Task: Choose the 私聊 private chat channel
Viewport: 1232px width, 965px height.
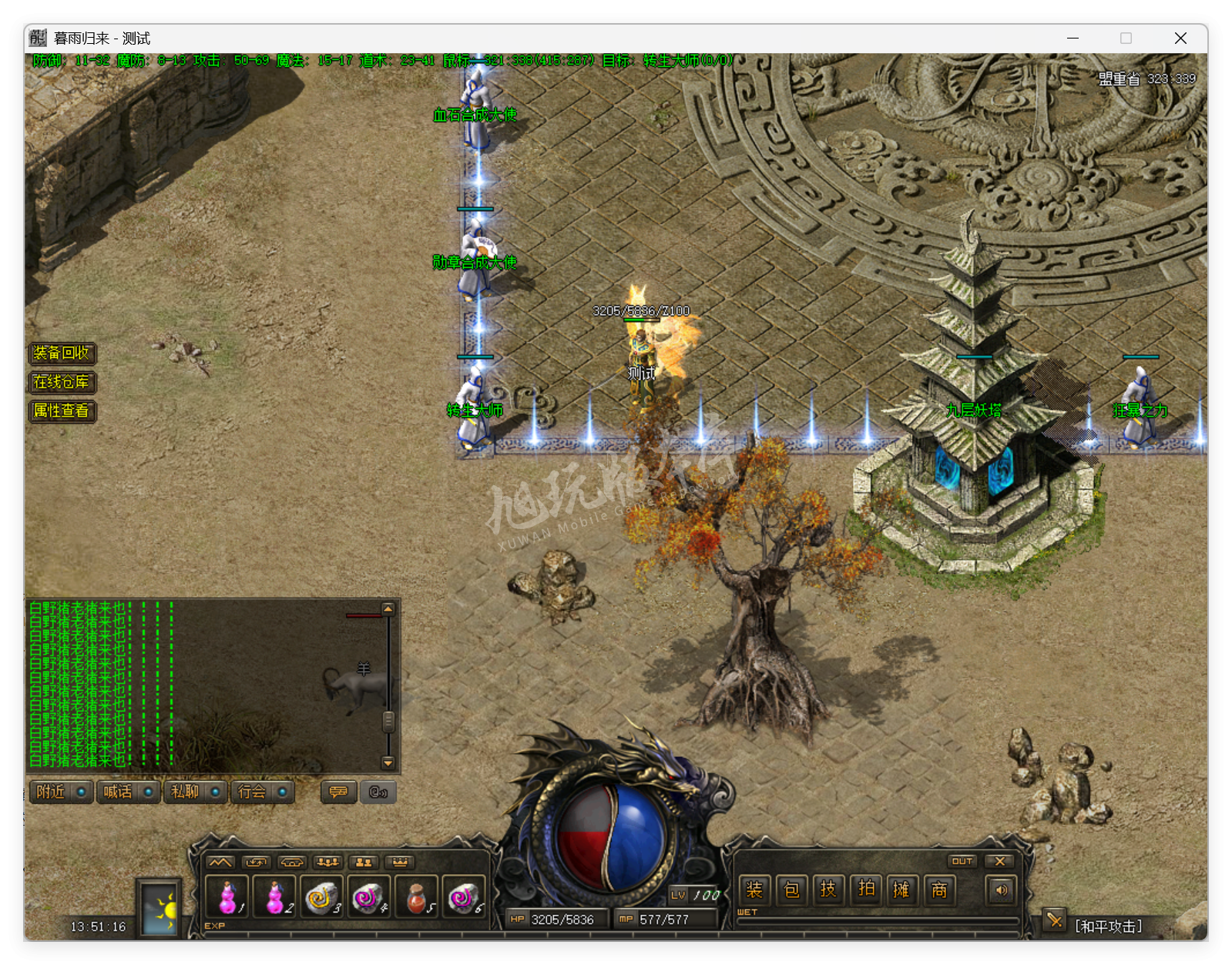Action: click(x=195, y=792)
